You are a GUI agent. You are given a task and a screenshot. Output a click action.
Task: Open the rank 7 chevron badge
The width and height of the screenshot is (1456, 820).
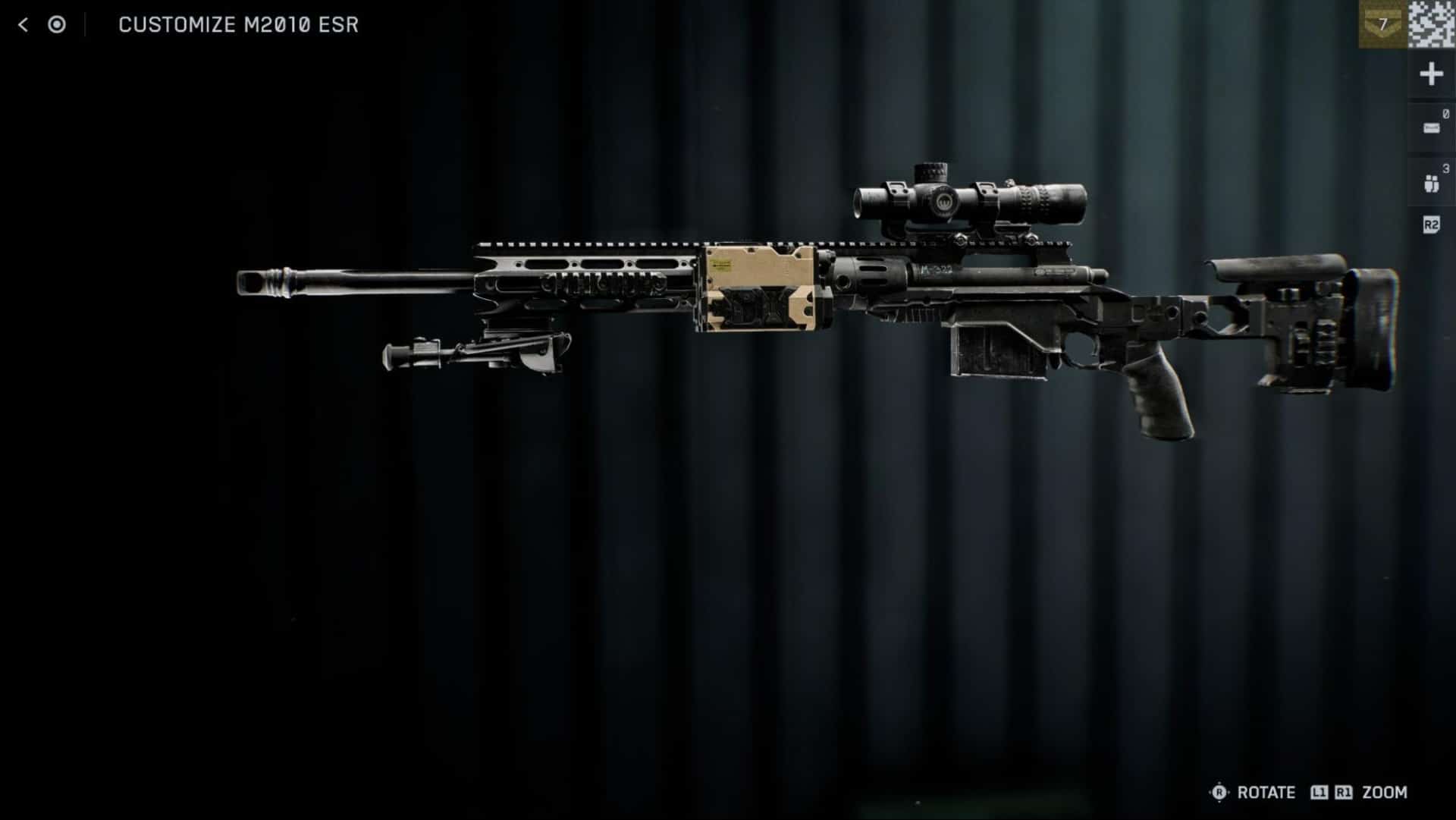click(x=1382, y=24)
